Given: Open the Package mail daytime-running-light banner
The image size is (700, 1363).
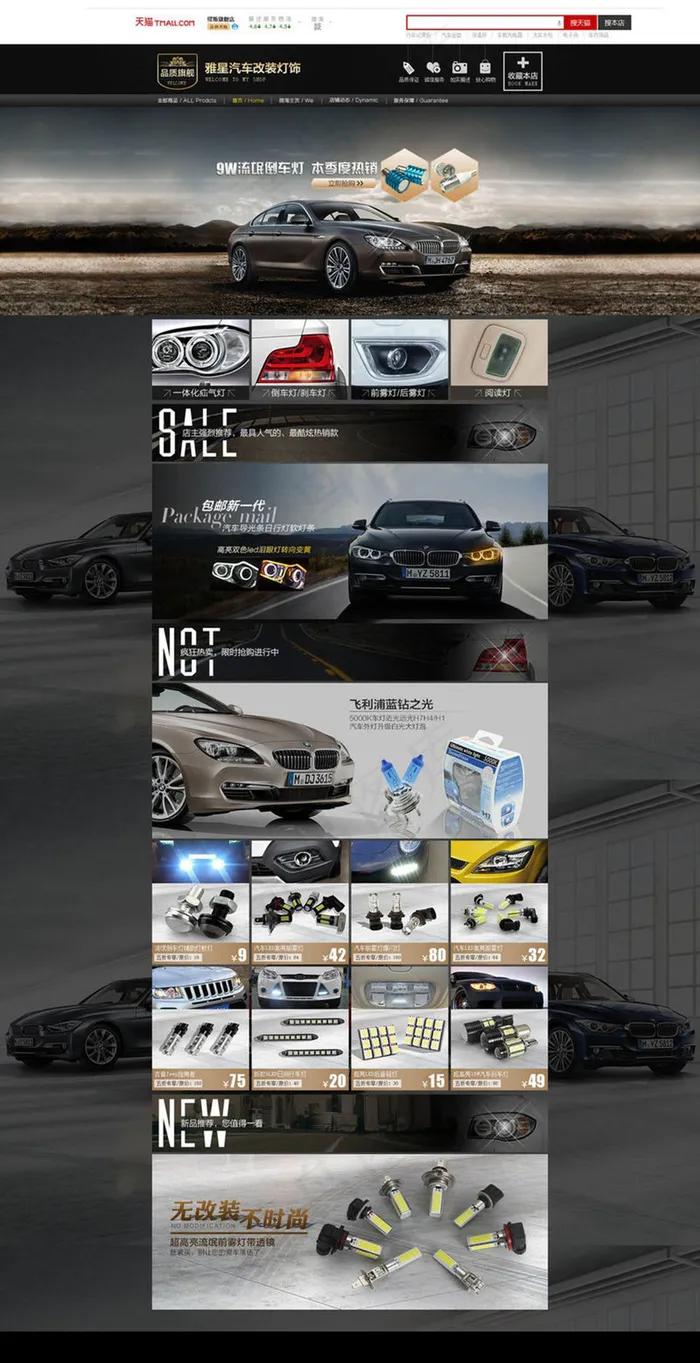Looking at the screenshot, I should coord(350,541).
